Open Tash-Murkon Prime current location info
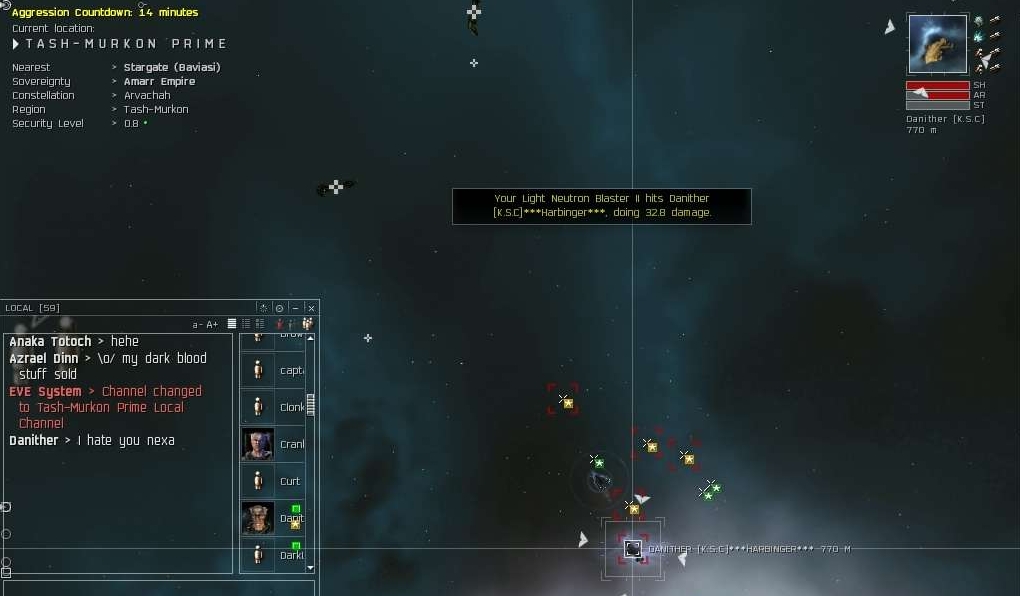Viewport: 1020px width, 596px height. 126,44
